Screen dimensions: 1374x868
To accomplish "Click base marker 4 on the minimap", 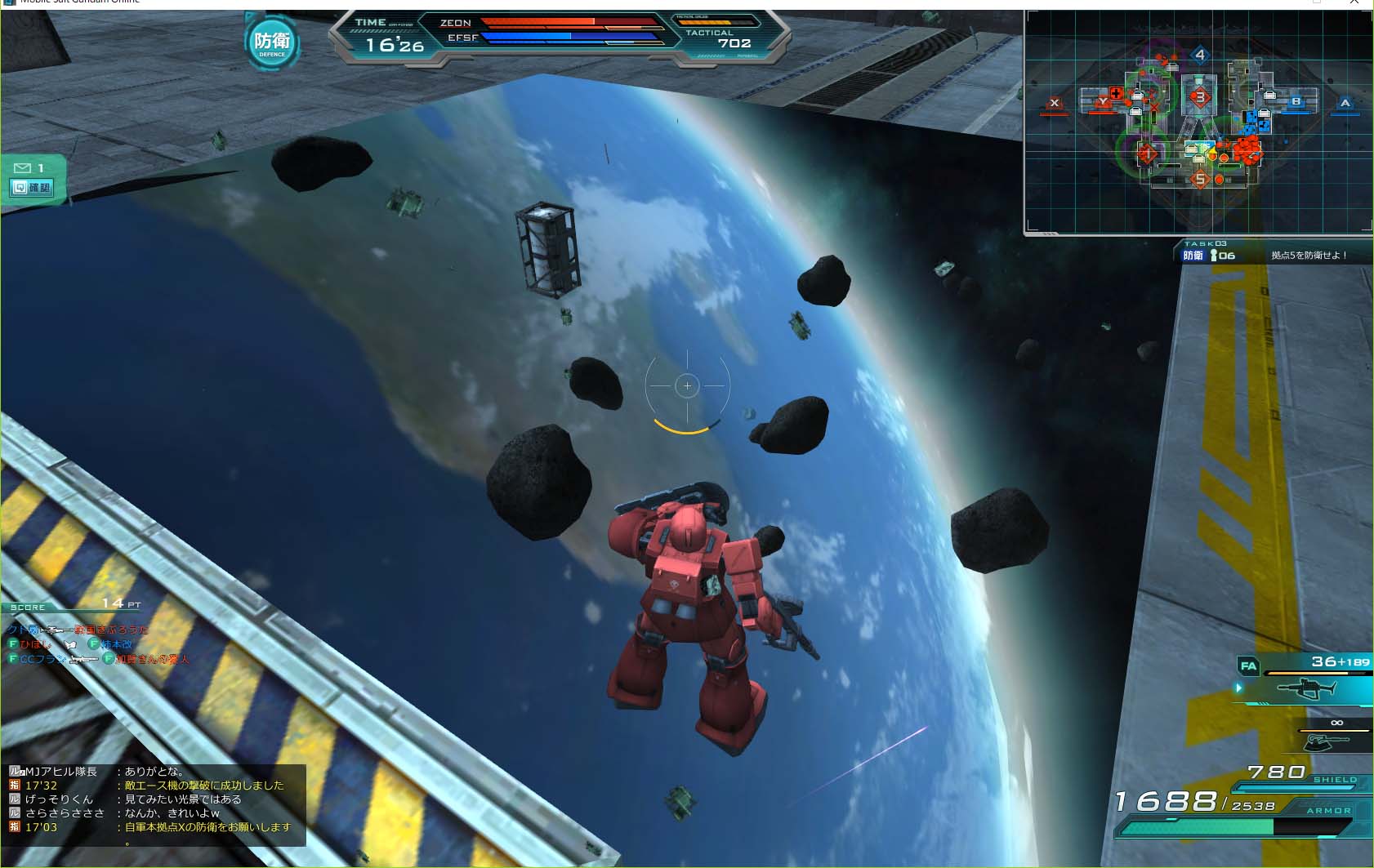I will 1199,56.
